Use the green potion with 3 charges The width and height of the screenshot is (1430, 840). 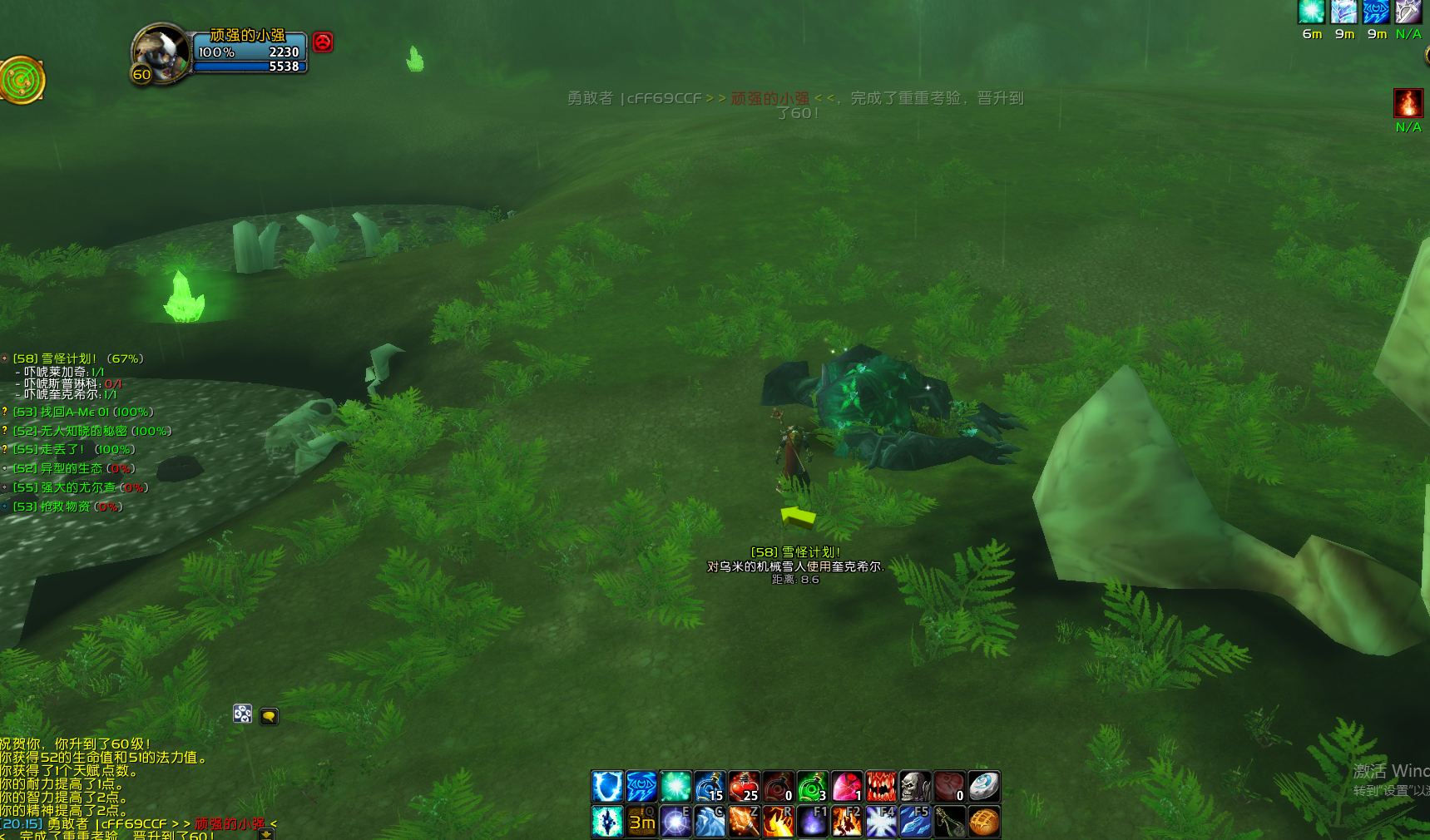tap(812, 786)
